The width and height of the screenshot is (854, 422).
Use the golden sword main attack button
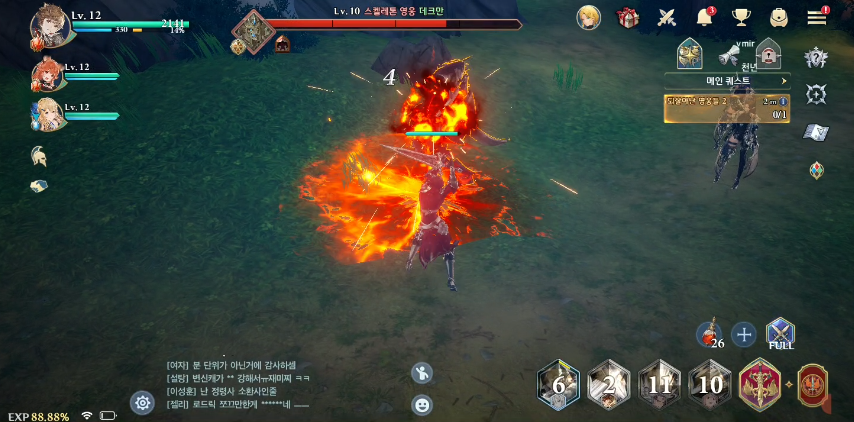point(760,385)
